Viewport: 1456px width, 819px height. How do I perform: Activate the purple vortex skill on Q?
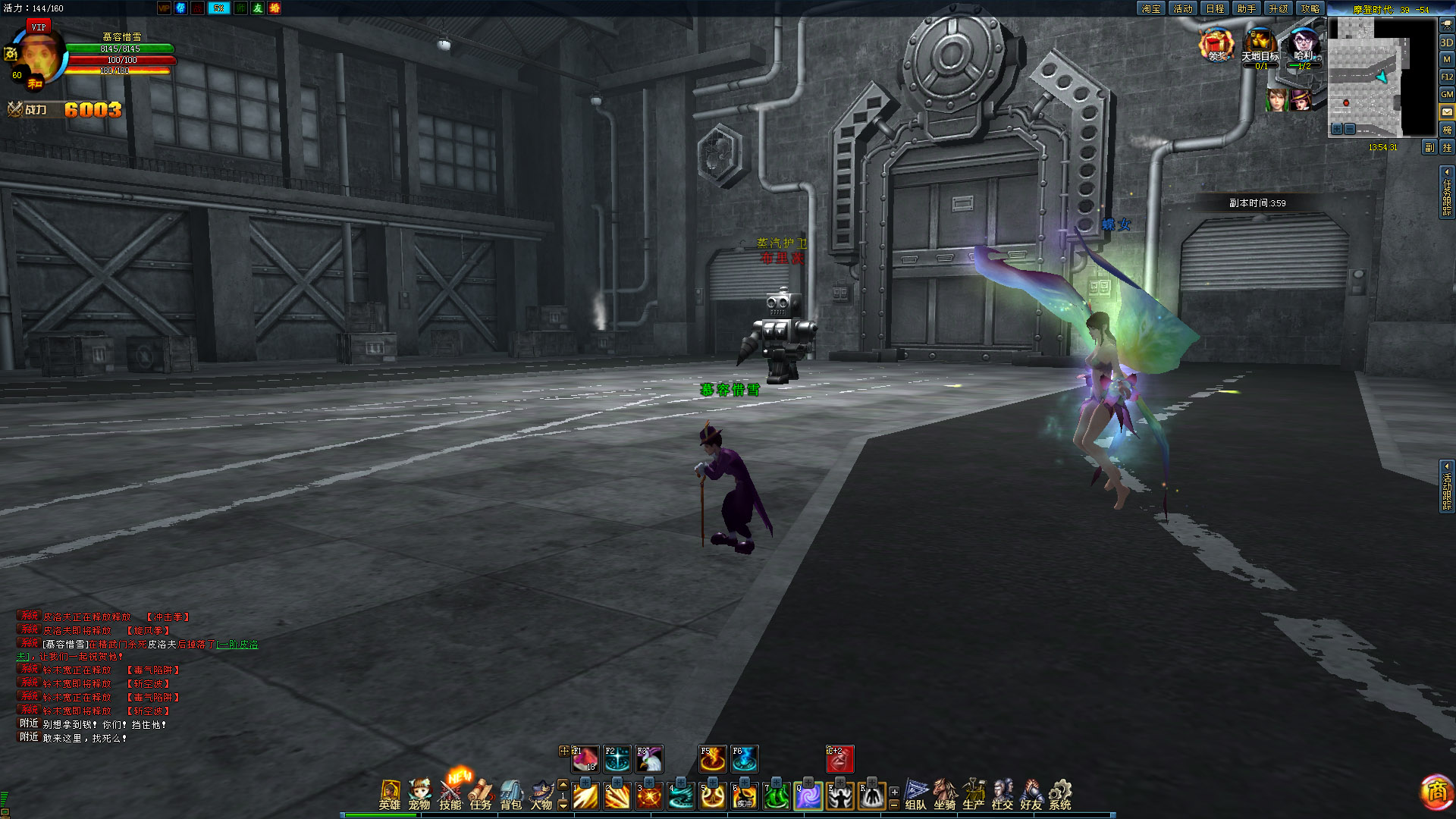coord(808,796)
